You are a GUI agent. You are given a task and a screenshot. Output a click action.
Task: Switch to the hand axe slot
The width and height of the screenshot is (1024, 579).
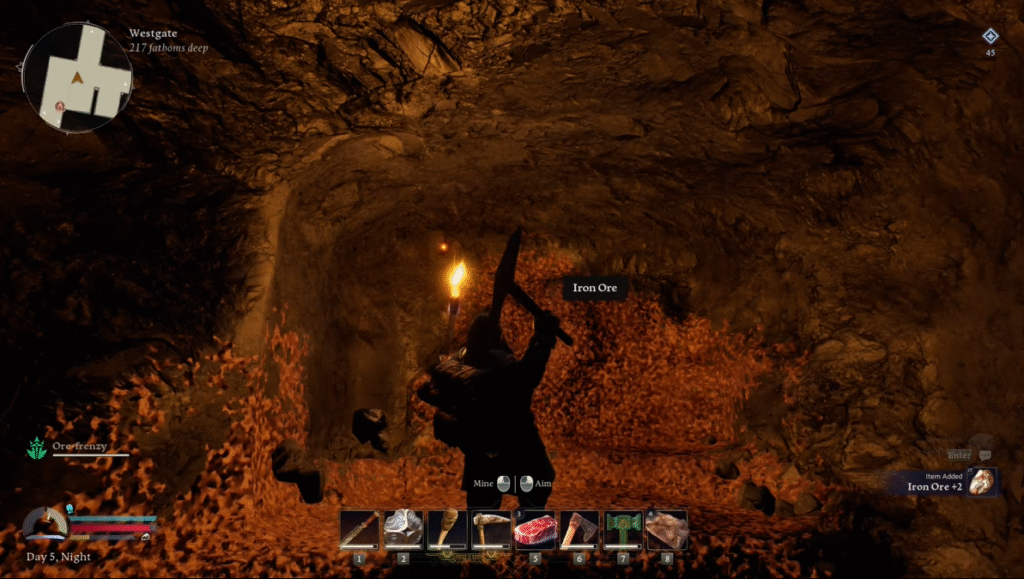tap(579, 530)
